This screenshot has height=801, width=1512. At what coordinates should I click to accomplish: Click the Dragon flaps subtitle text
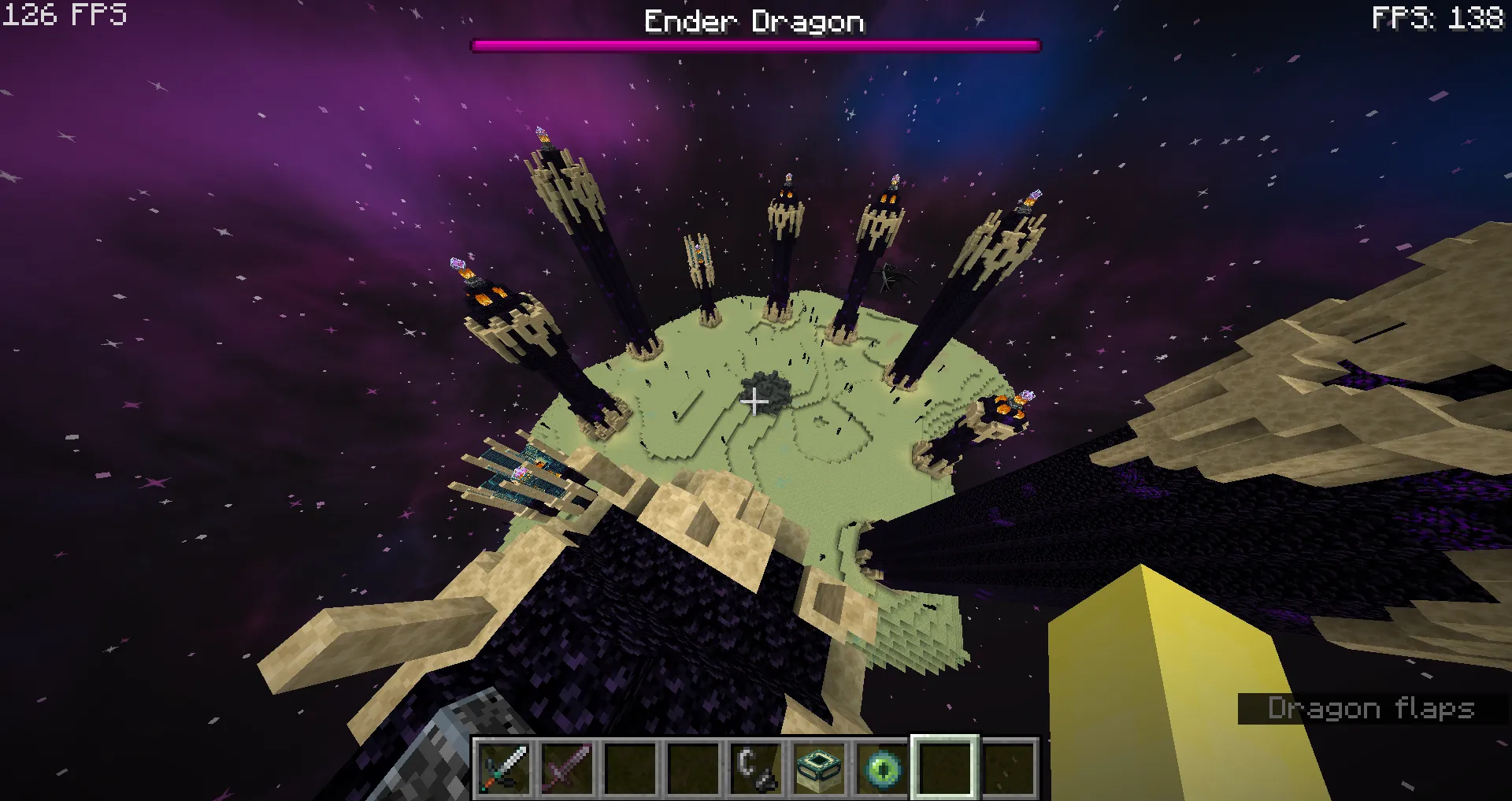(1372, 709)
